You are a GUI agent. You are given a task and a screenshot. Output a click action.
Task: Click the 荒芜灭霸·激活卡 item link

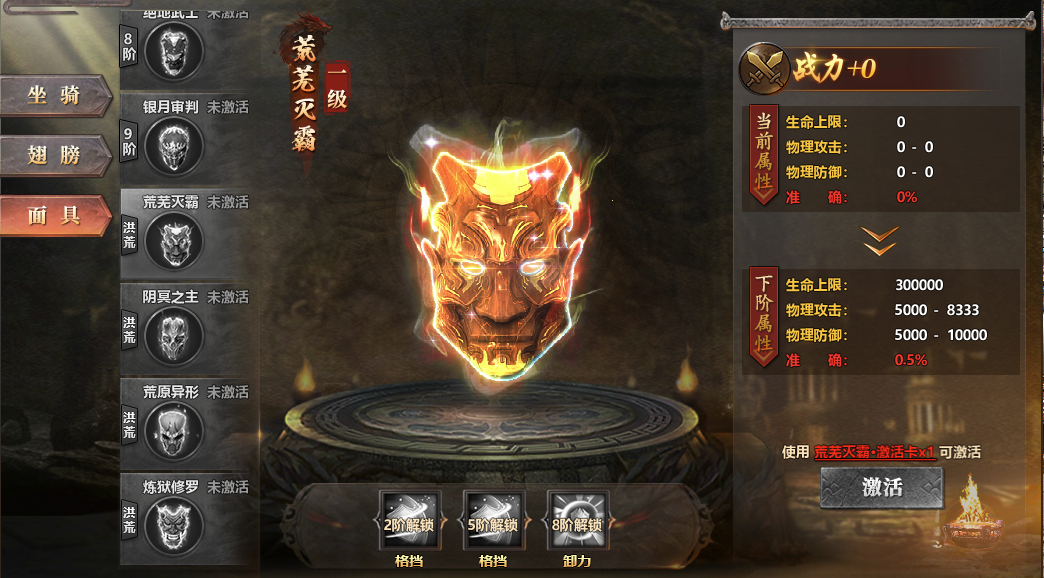tap(874, 452)
